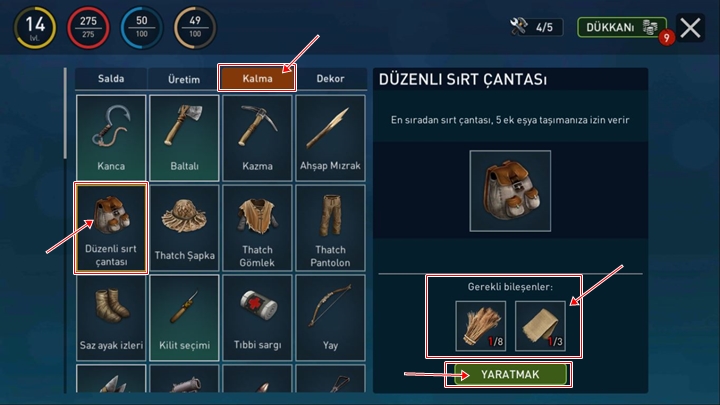Select the Saz ayak izleri boots
The width and height of the screenshot is (720, 405).
click(110, 316)
